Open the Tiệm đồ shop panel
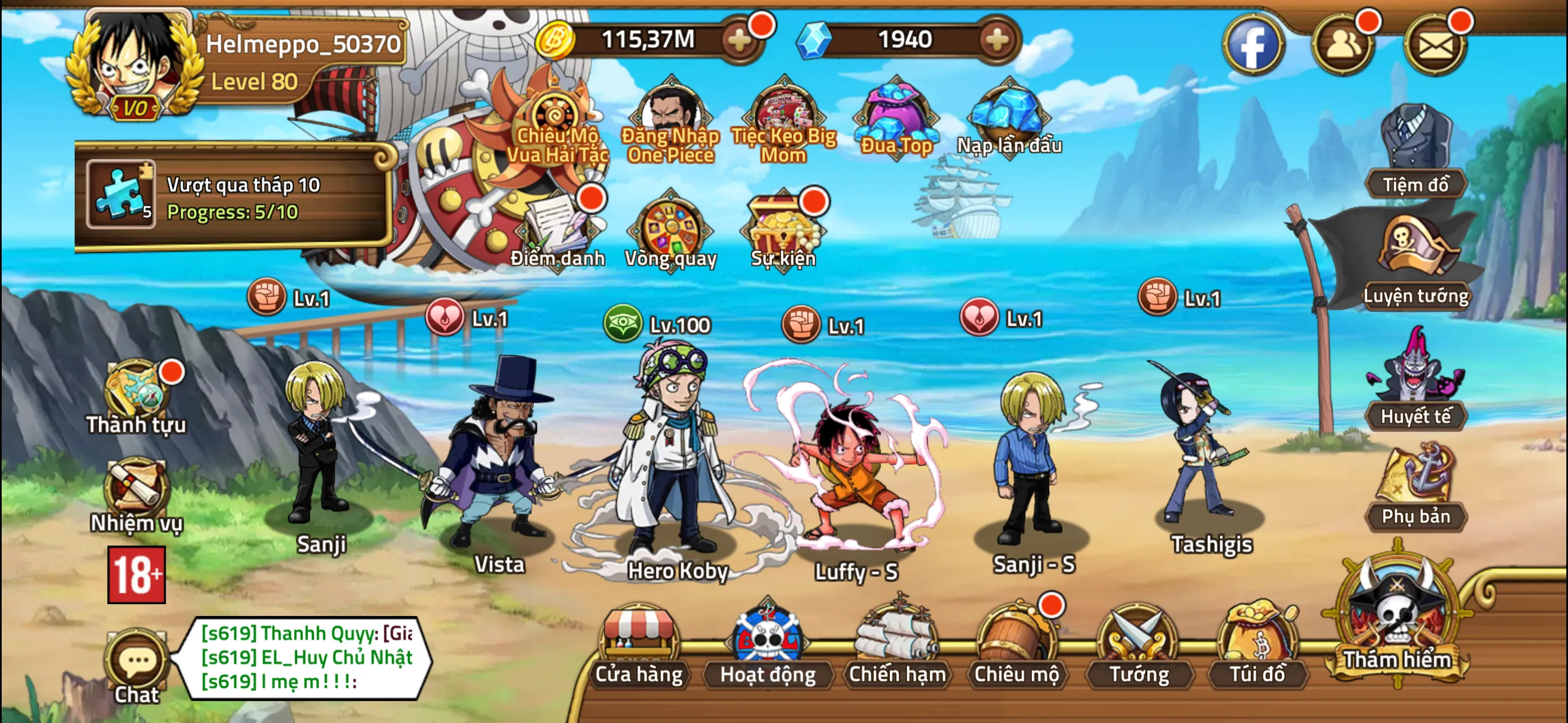This screenshot has height=723, width=1568. point(1418,140)
